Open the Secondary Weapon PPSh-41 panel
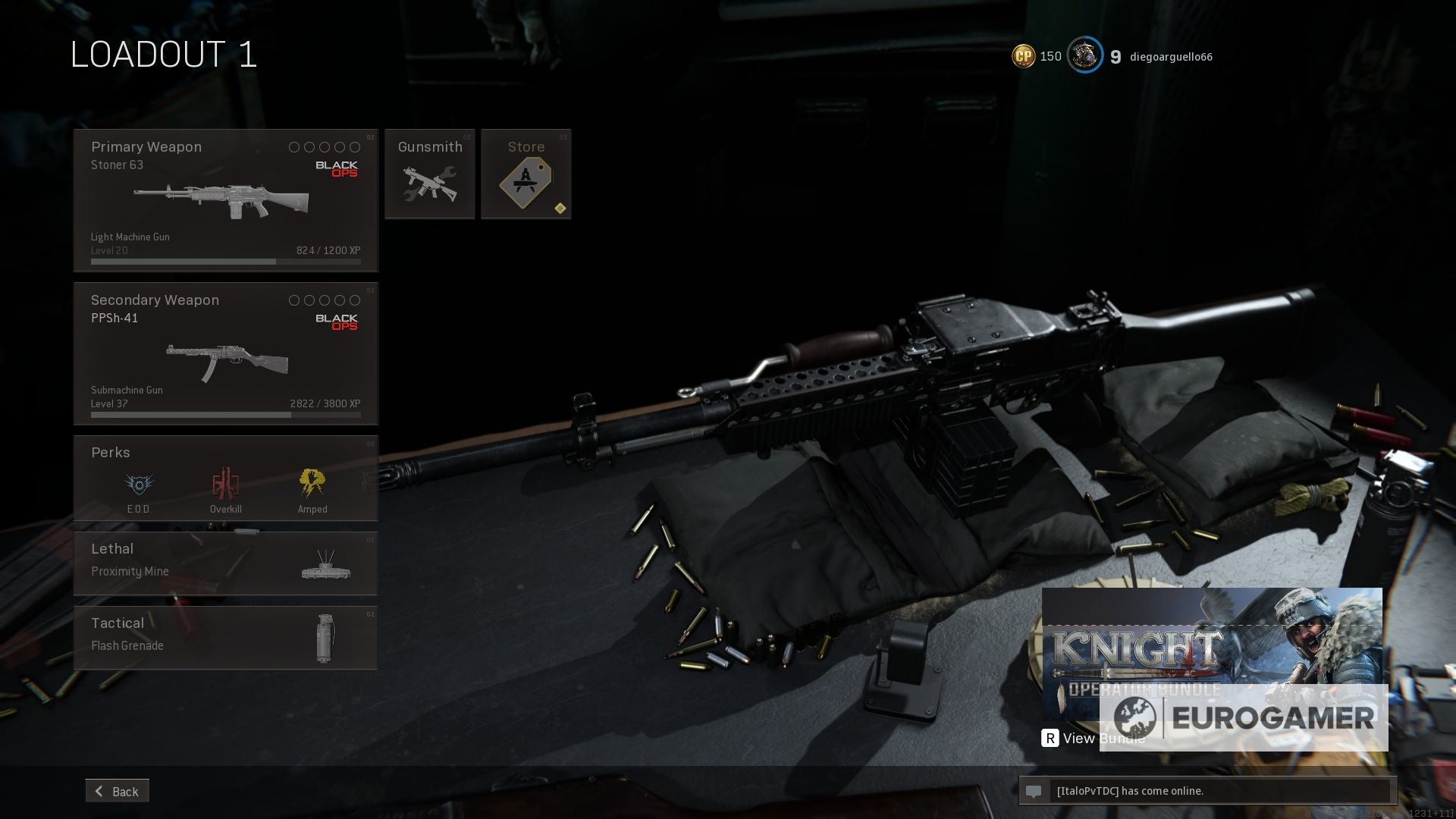 [224, 353]
